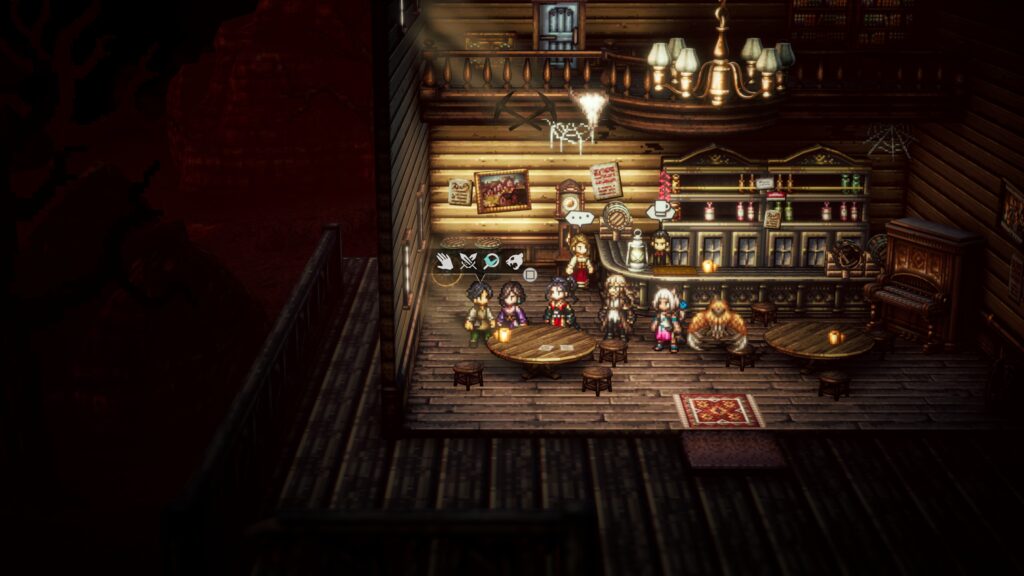
Task: Open the coffee cup bubble over the bartender
Action: pos(659,210)
